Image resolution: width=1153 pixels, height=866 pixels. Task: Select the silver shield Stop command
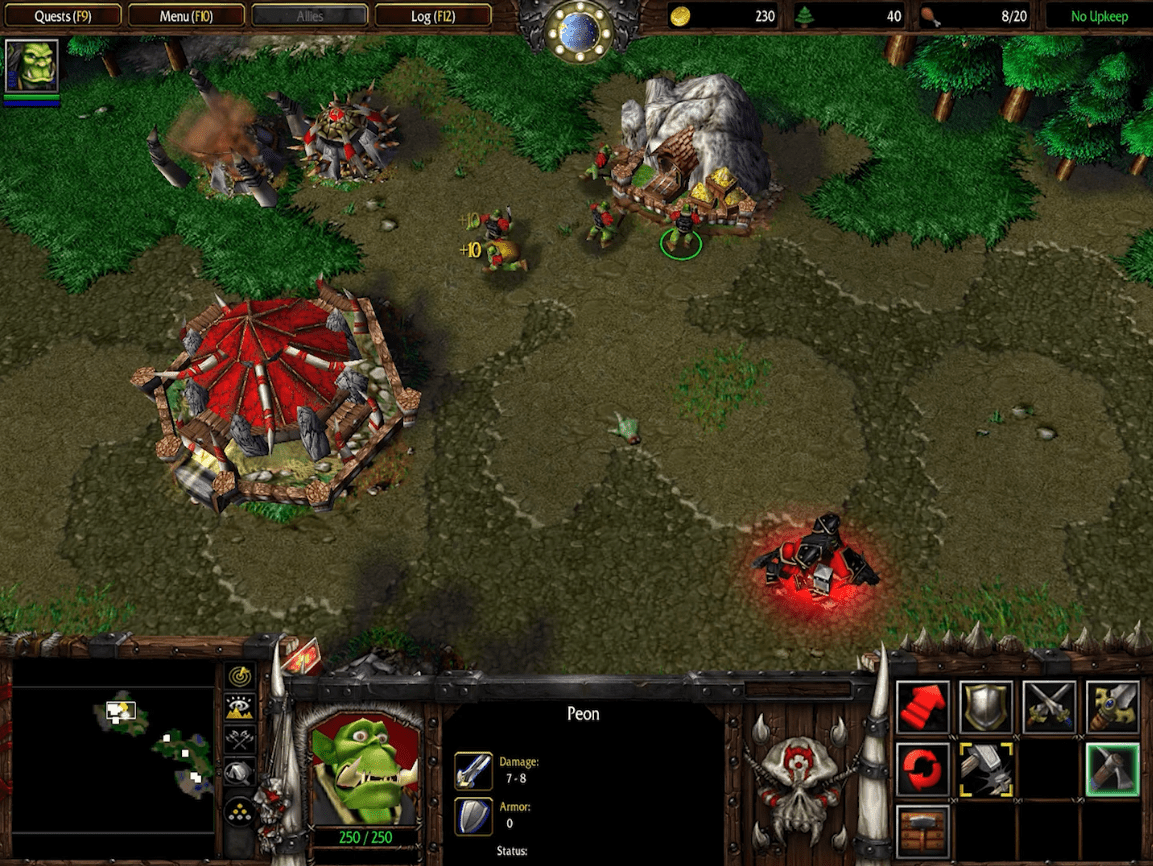[x=986, y=707]
